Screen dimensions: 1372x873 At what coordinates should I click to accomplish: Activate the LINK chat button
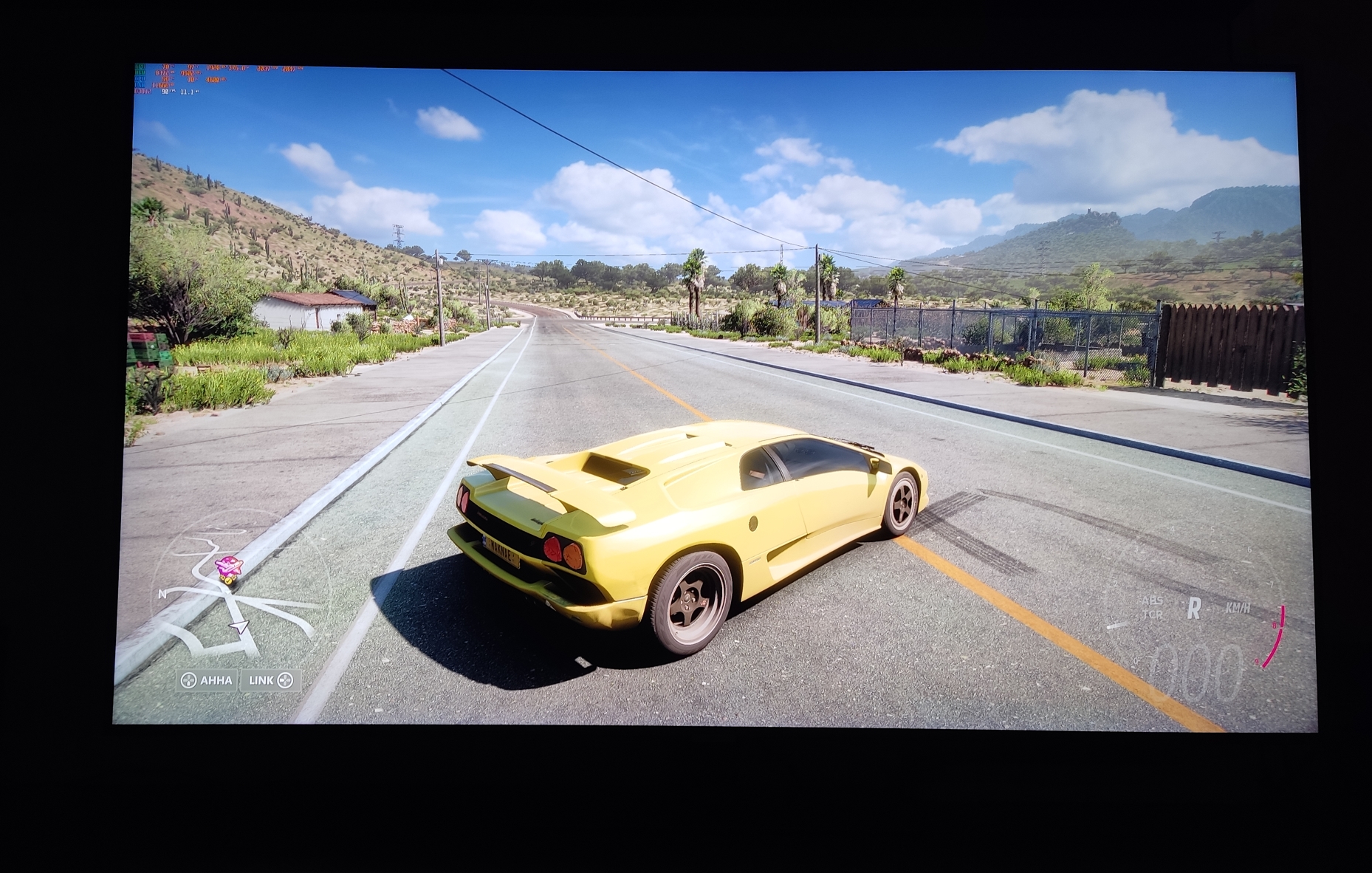(270, 680)
